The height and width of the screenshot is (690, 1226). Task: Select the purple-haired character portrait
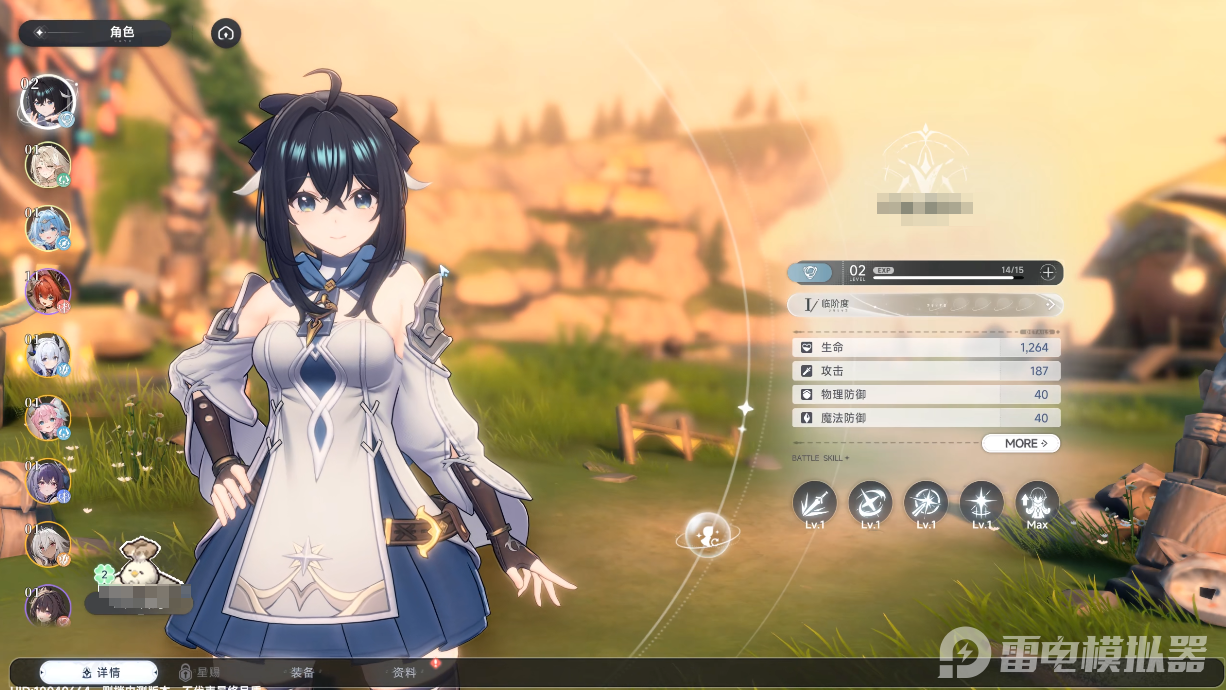[x=47, y=481]
